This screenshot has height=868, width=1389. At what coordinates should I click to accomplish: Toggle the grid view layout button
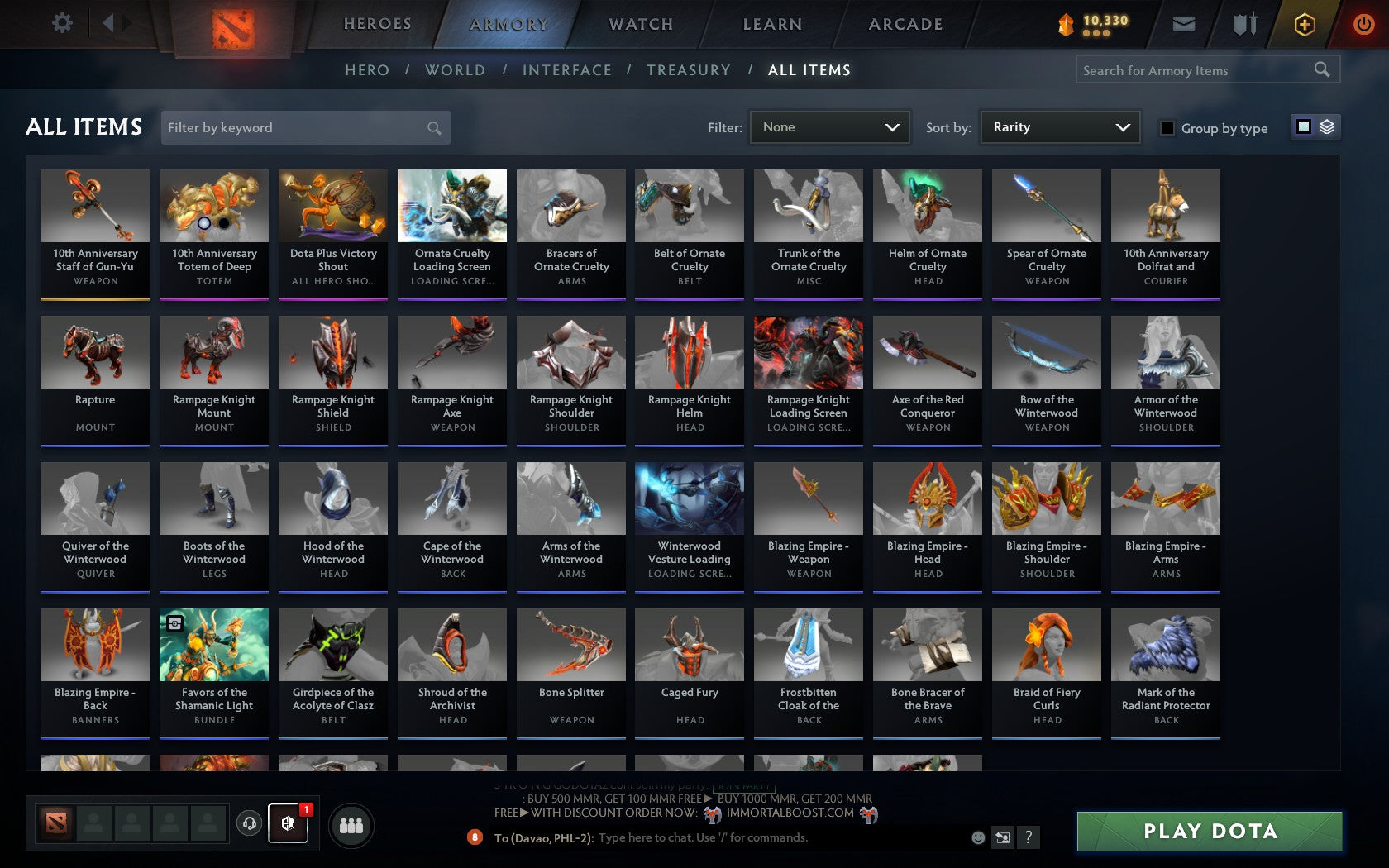pyautogui.click(x=1304, y=127)
